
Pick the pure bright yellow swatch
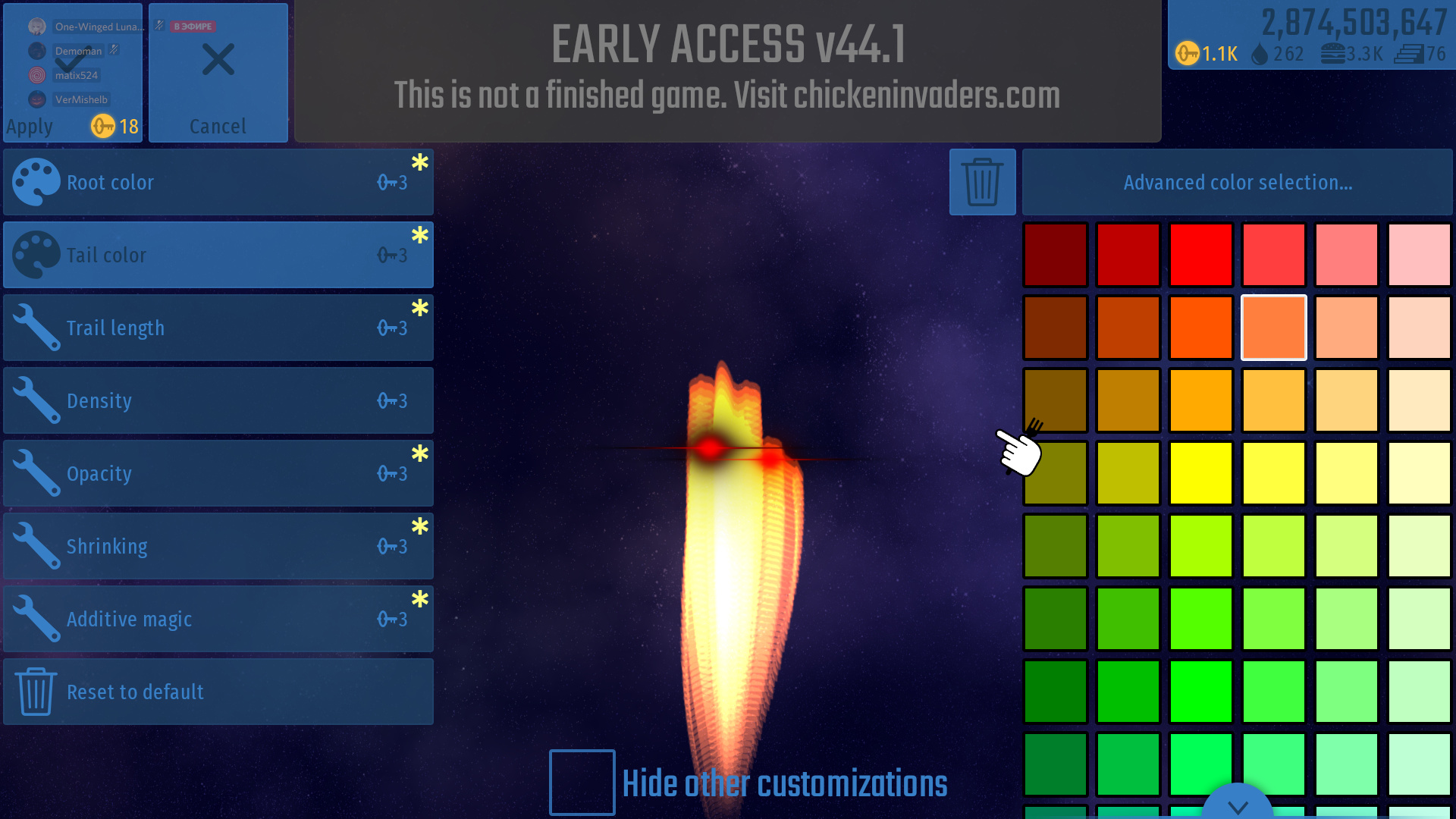pos(1201,473)
